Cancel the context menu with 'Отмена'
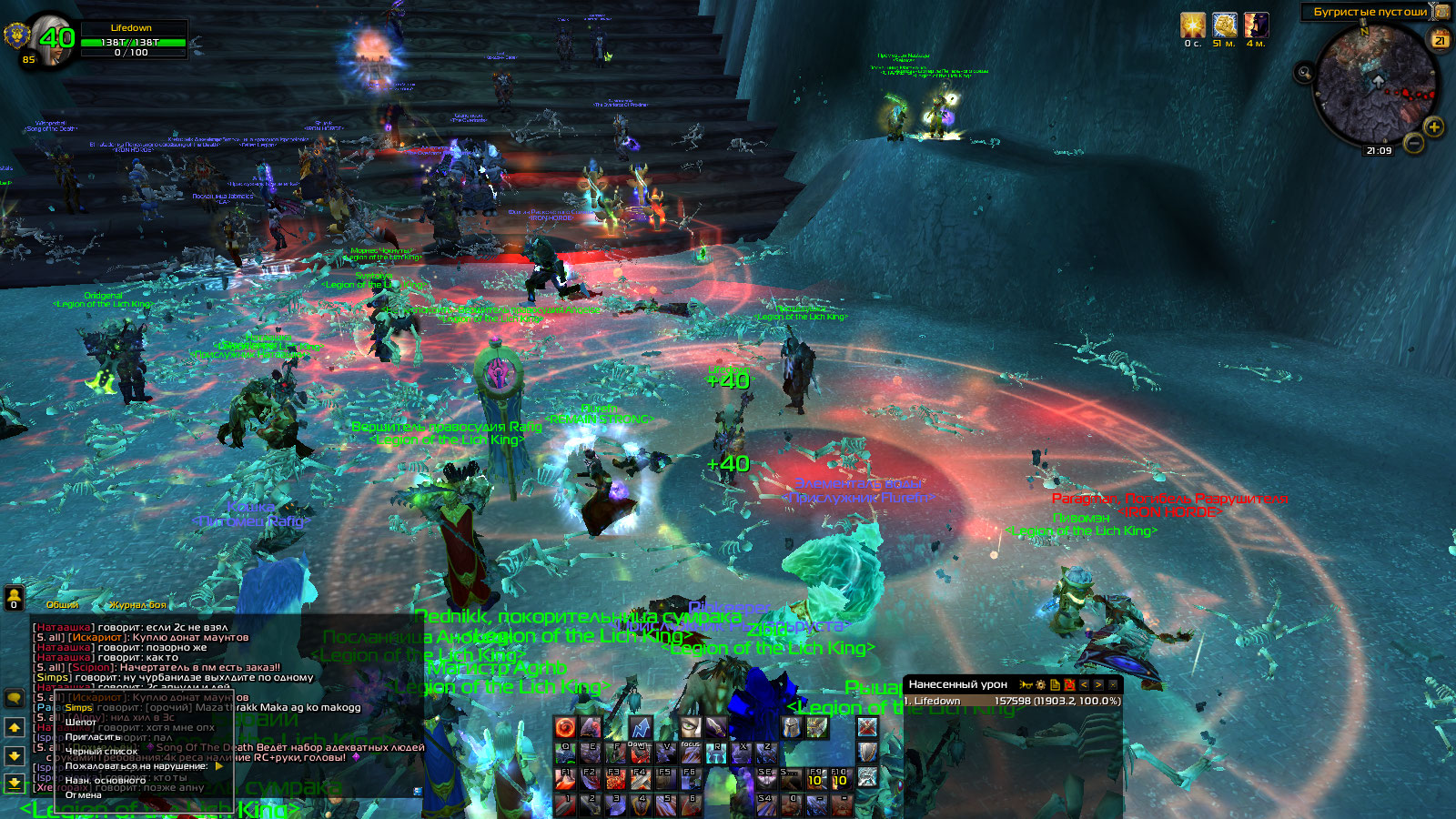 pos(84,795)
